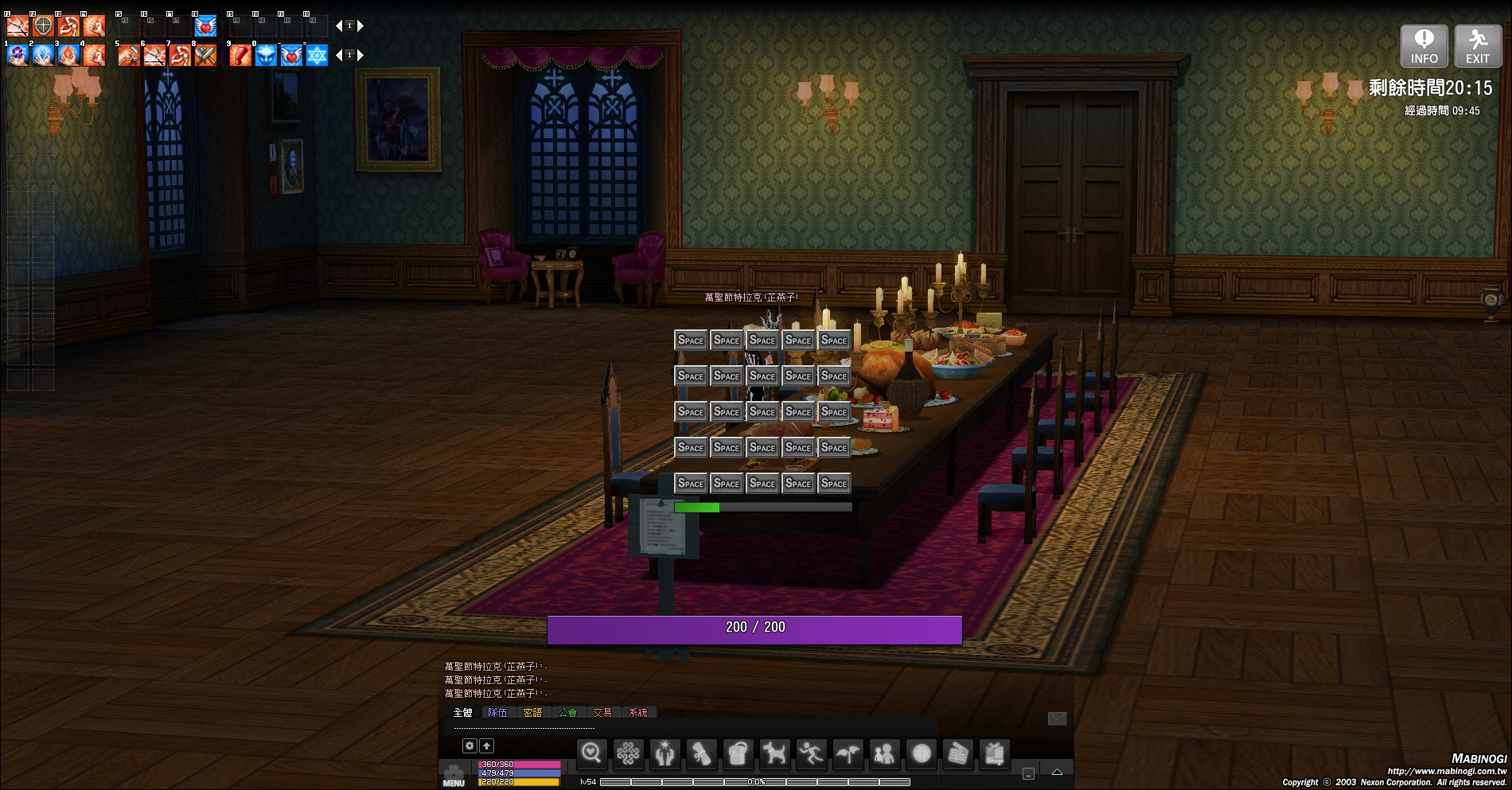Image resolution: width=1512 pixels, height=790 pixels.
Task: Click the film clapperboard icon
Action: pyautogui.click(x=958, y=753)
